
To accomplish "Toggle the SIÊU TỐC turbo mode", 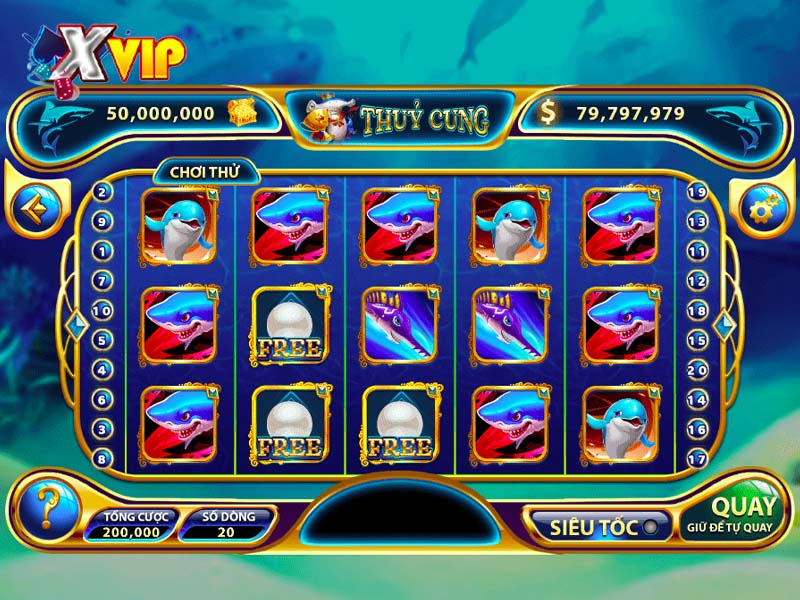I will tap(597, 527).
